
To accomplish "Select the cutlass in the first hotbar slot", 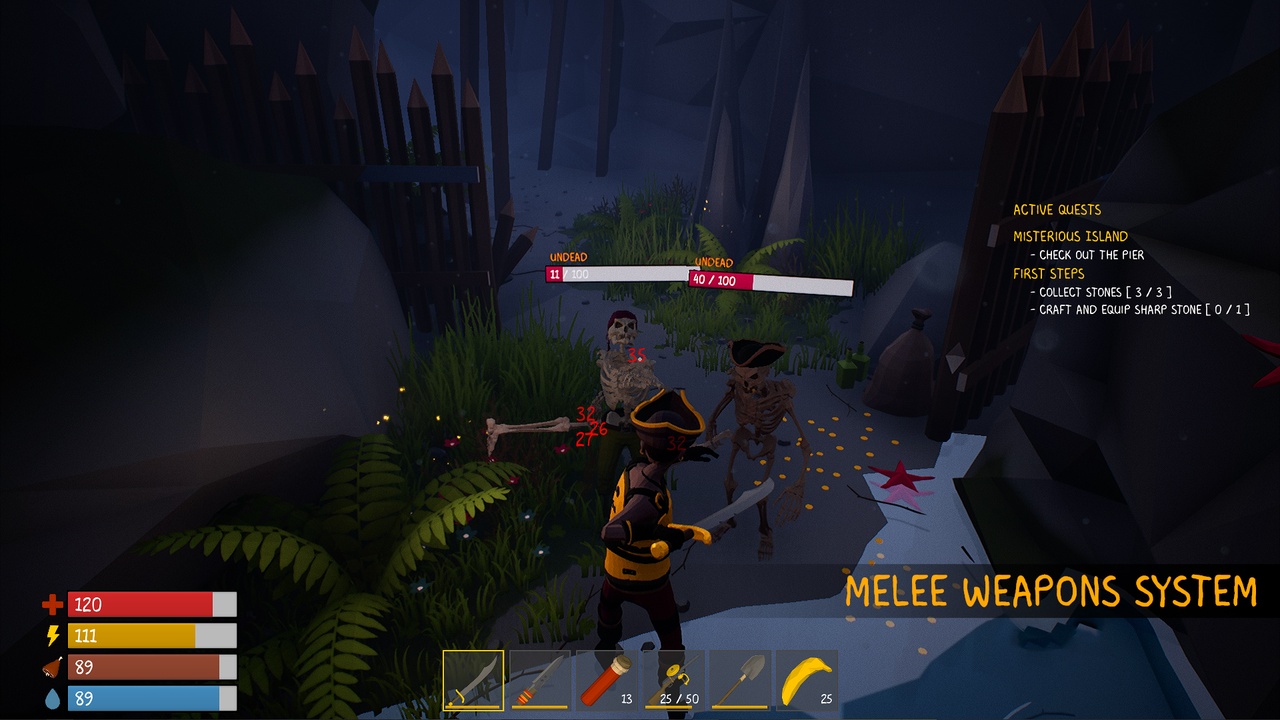I will [473, 680].
